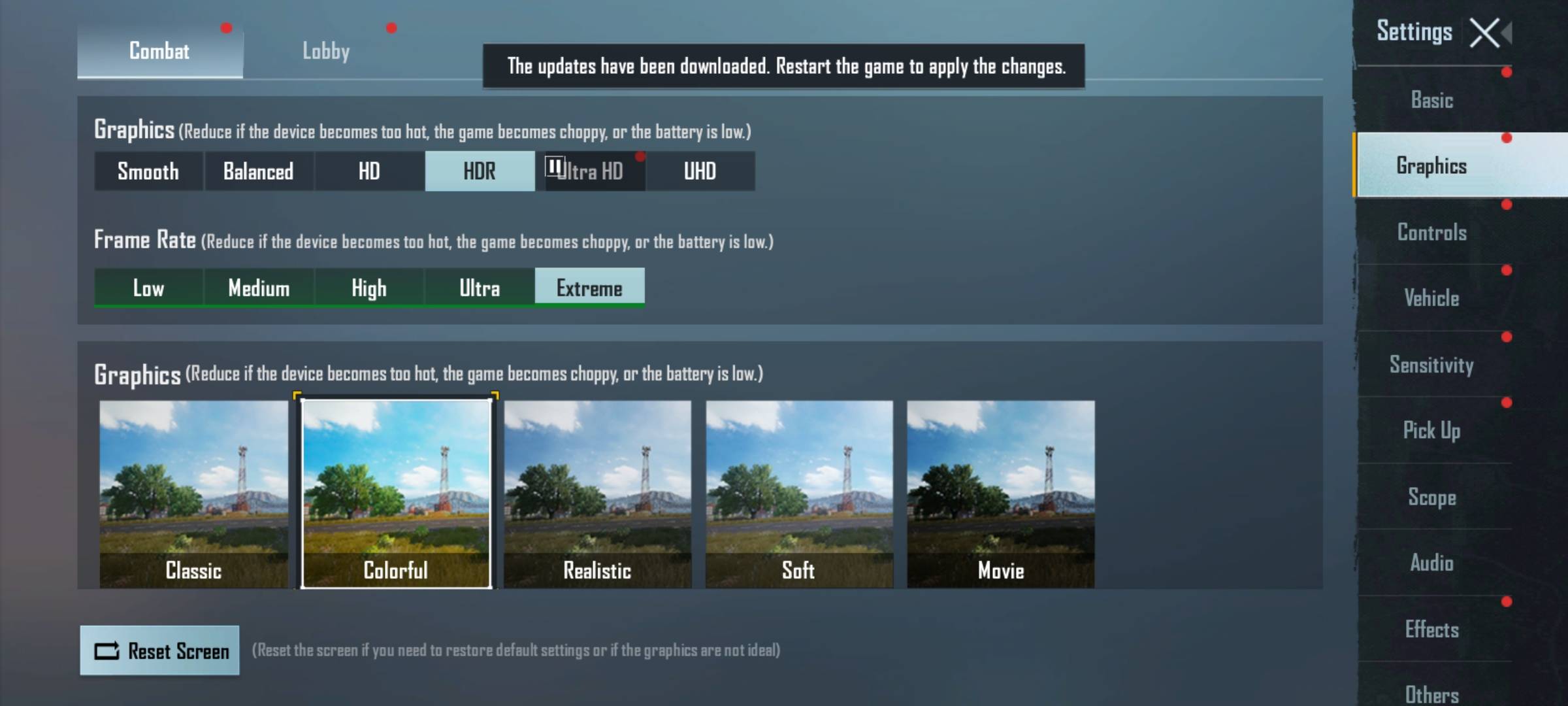Select the Combat tab
Screen dimensions: 1568x706
click(x=159, y=51)
